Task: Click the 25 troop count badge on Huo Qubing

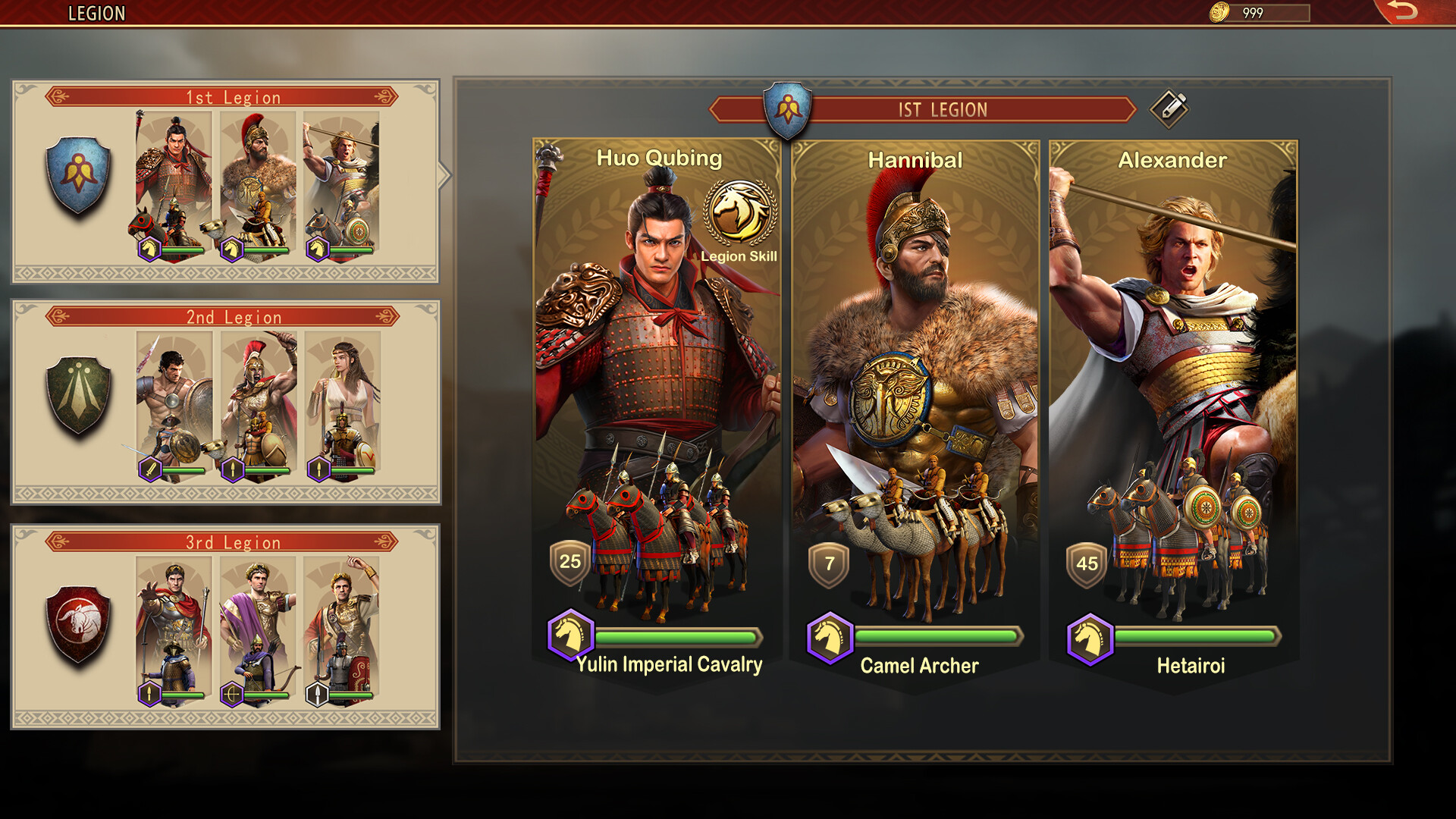Action: (567, 561)
